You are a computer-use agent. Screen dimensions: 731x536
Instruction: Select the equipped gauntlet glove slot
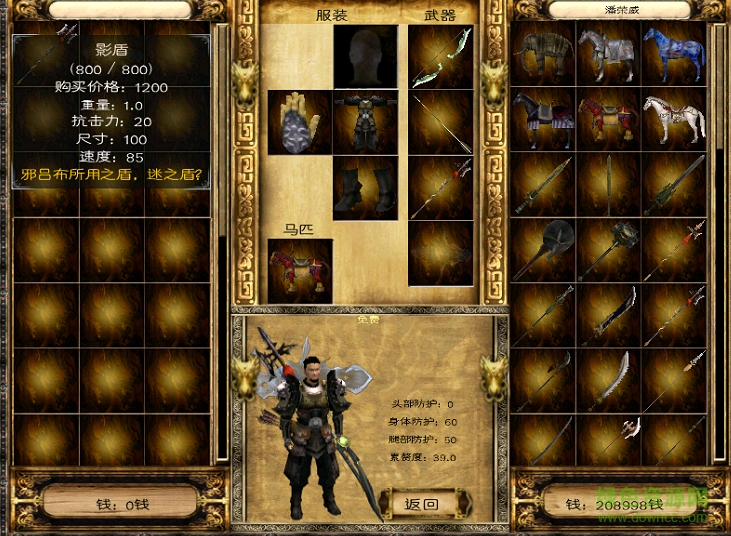[x=299, y=122]
